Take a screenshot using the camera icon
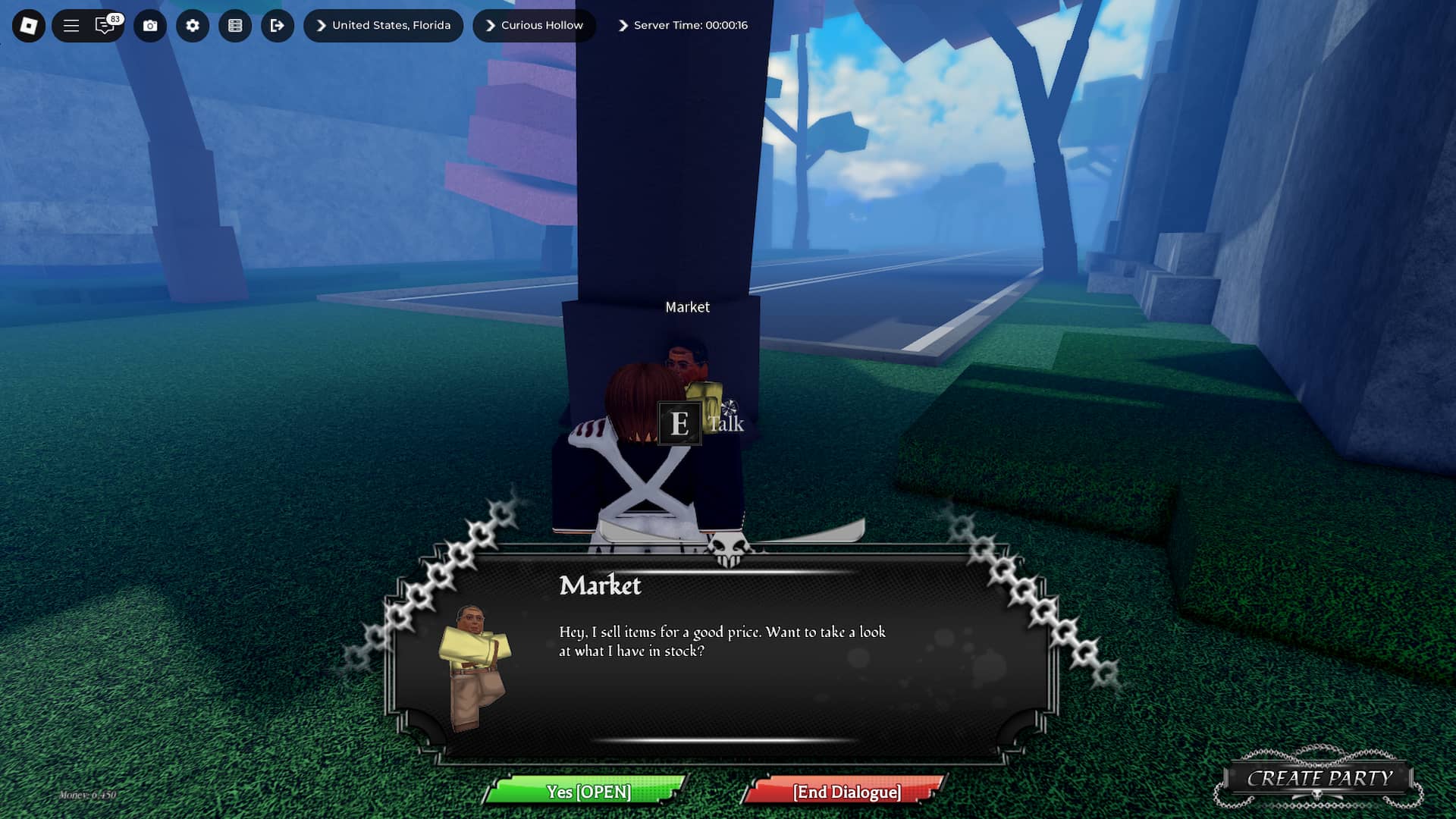This screenshot has width=1456, height=819. [x=149, y=25]
